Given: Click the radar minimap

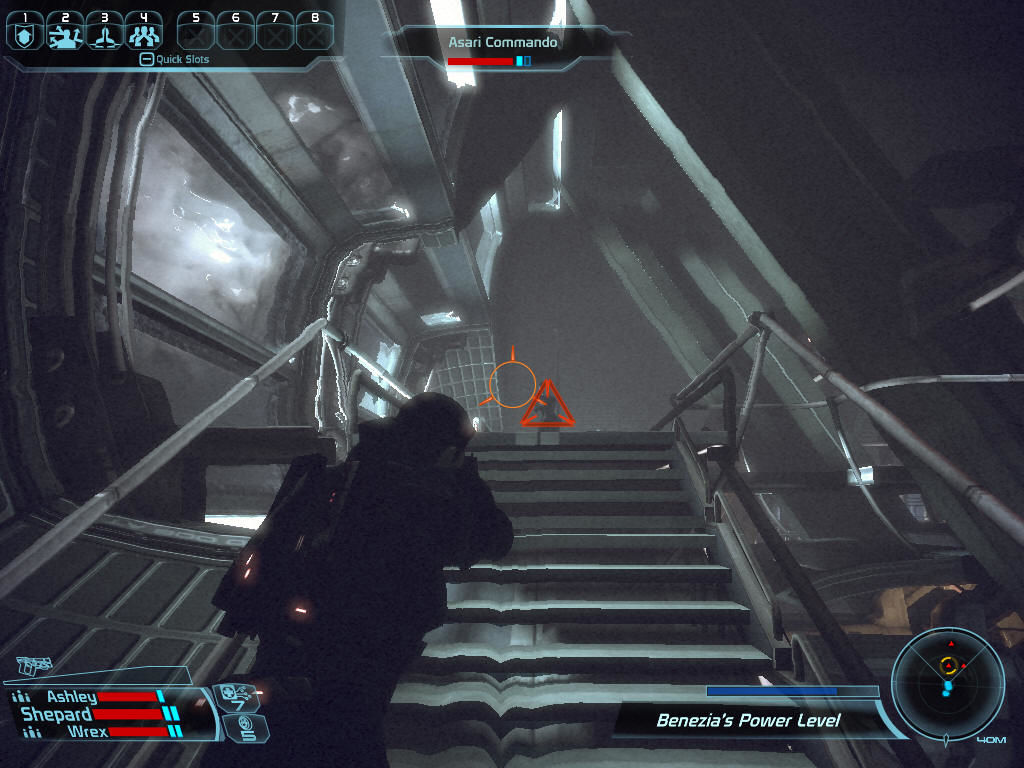Looking at the screenshot, I should pos(947,683).
